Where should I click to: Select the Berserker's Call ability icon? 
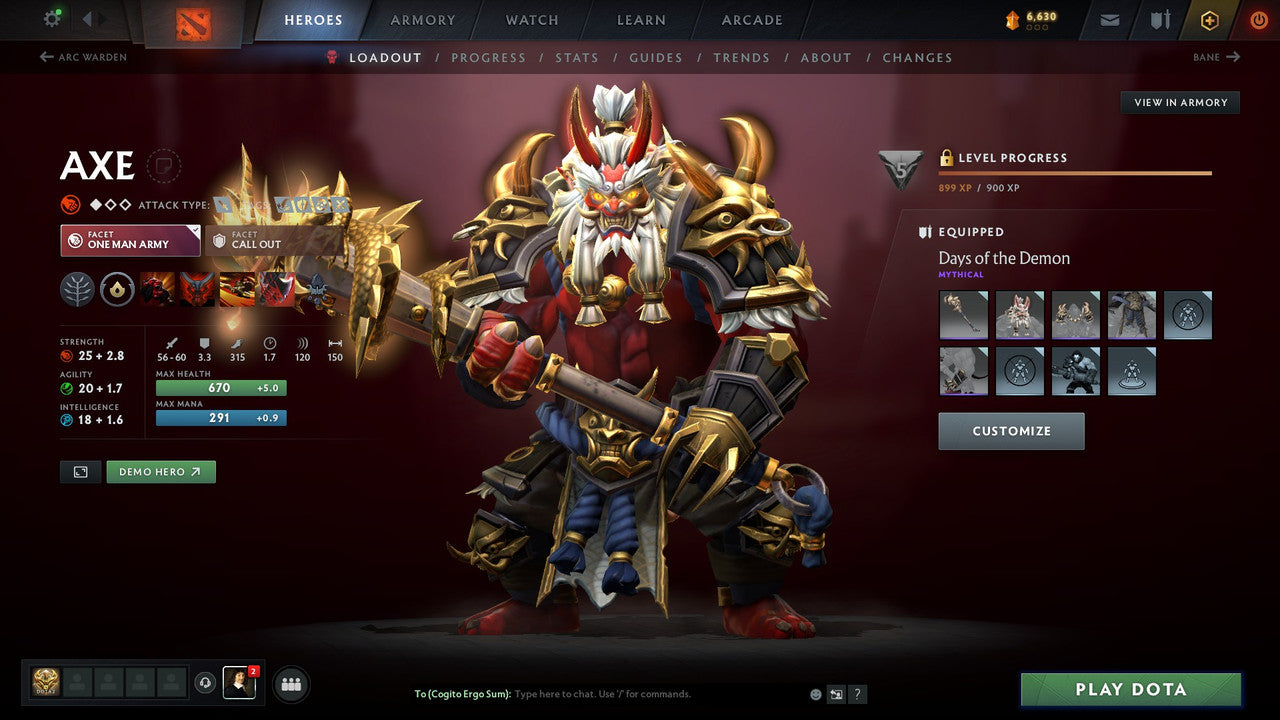[158, 289]
